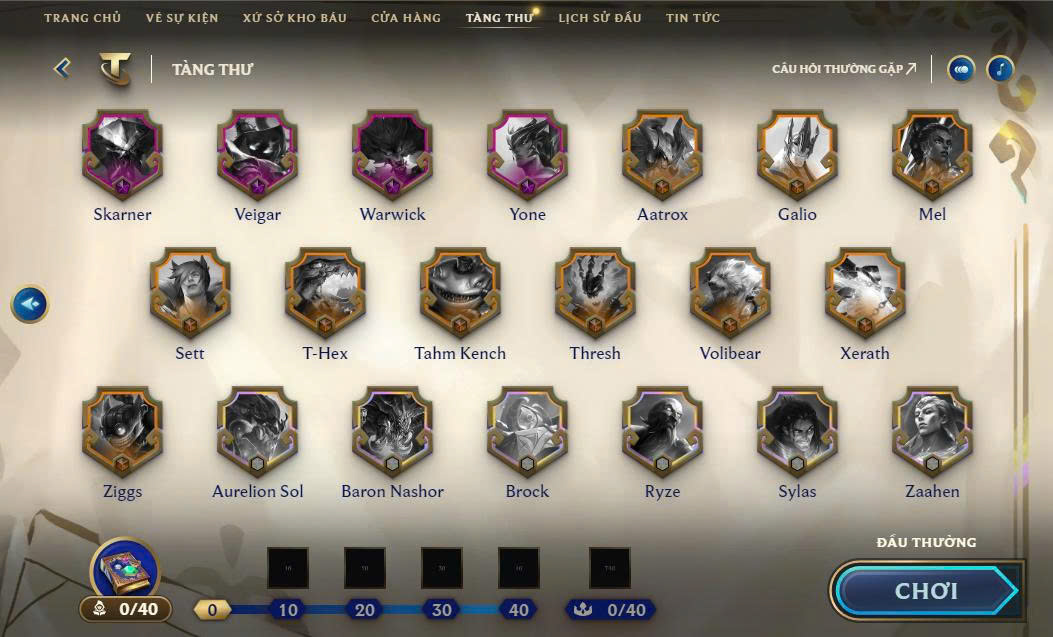Go back using the top-left arrow
Screen dimensions: 1053x637
(62, 68)
